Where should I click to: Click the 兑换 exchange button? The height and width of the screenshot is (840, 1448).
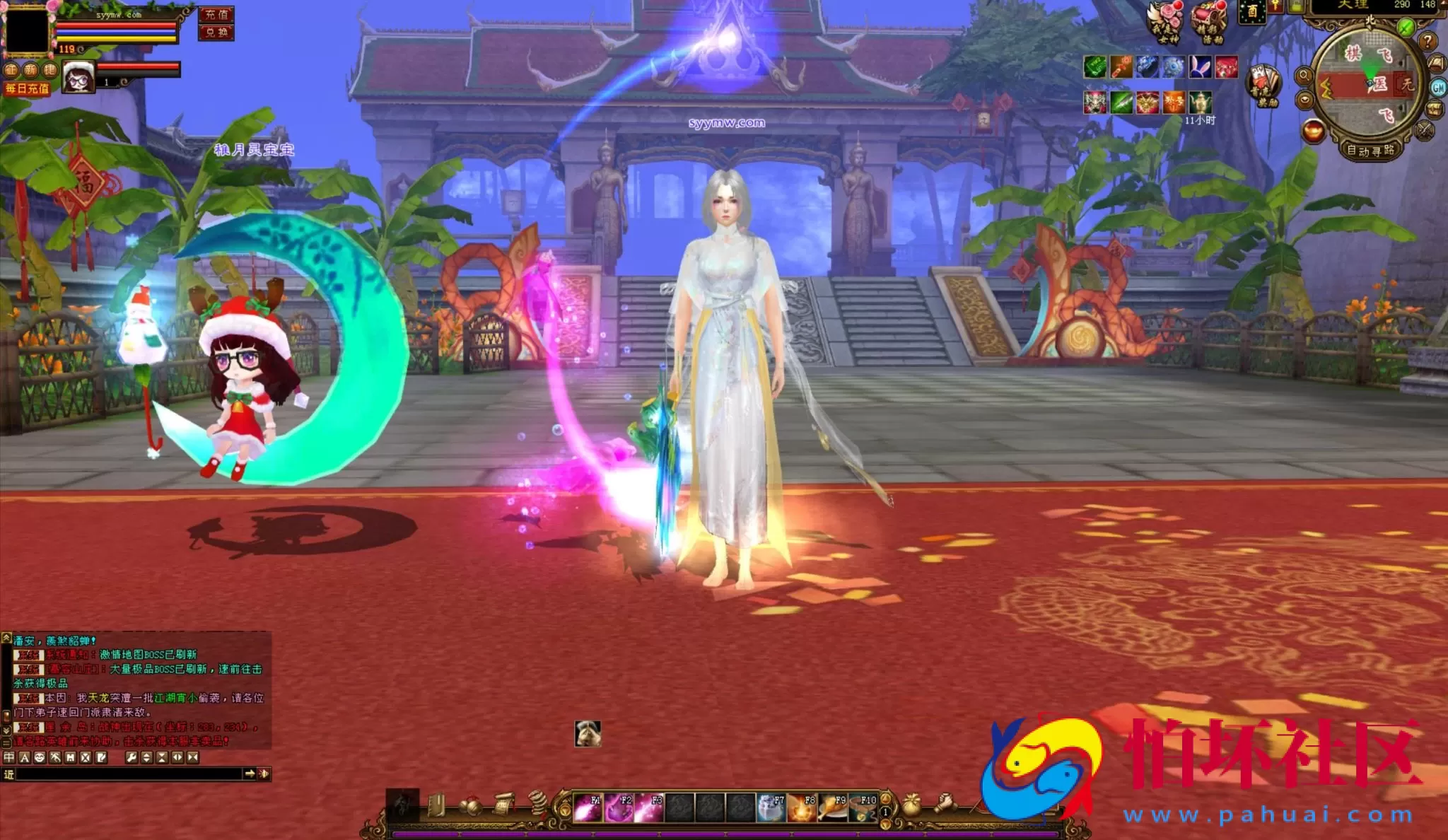[216, 33]
